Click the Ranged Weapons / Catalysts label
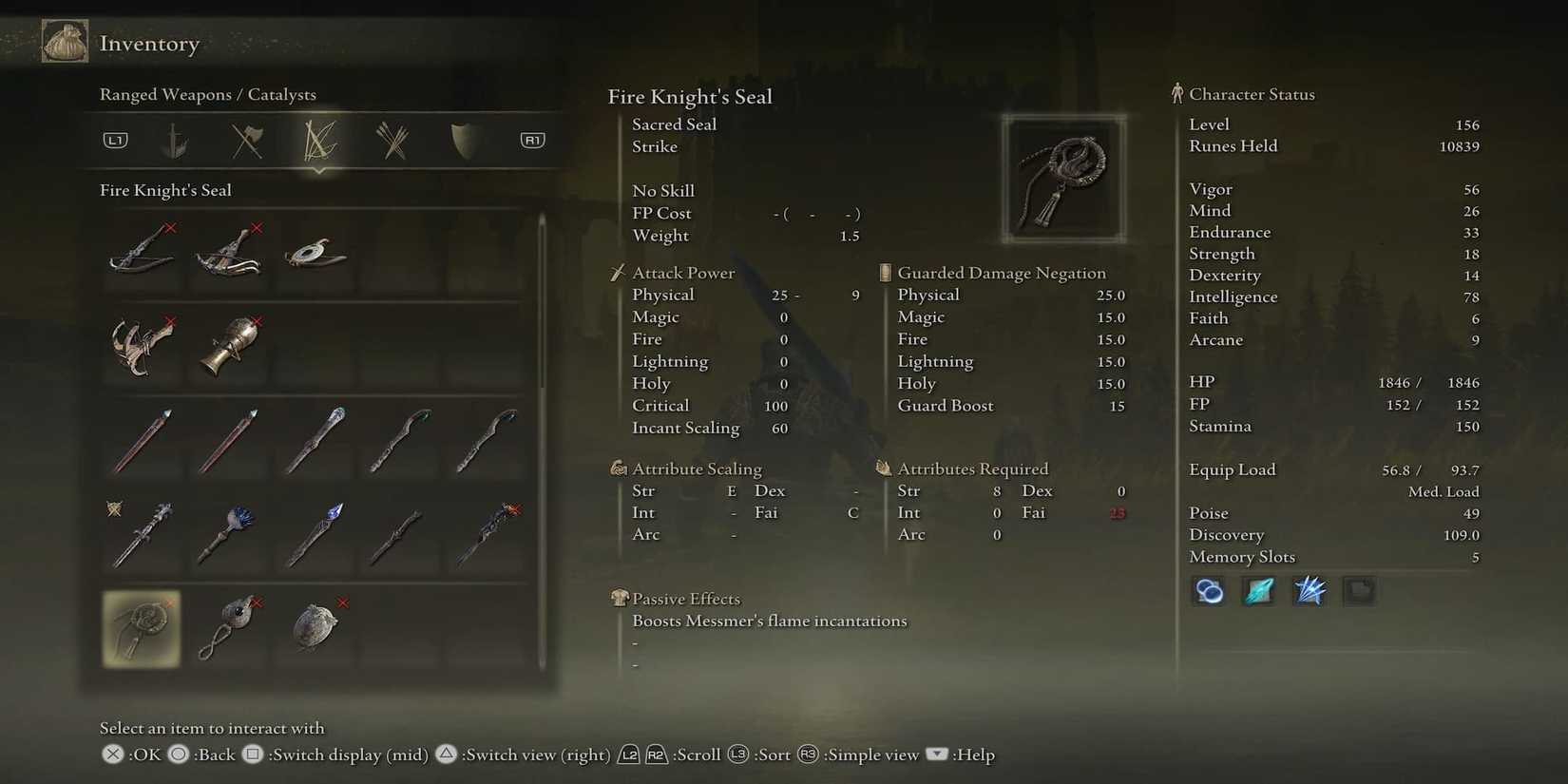 [x=208, y=94]
